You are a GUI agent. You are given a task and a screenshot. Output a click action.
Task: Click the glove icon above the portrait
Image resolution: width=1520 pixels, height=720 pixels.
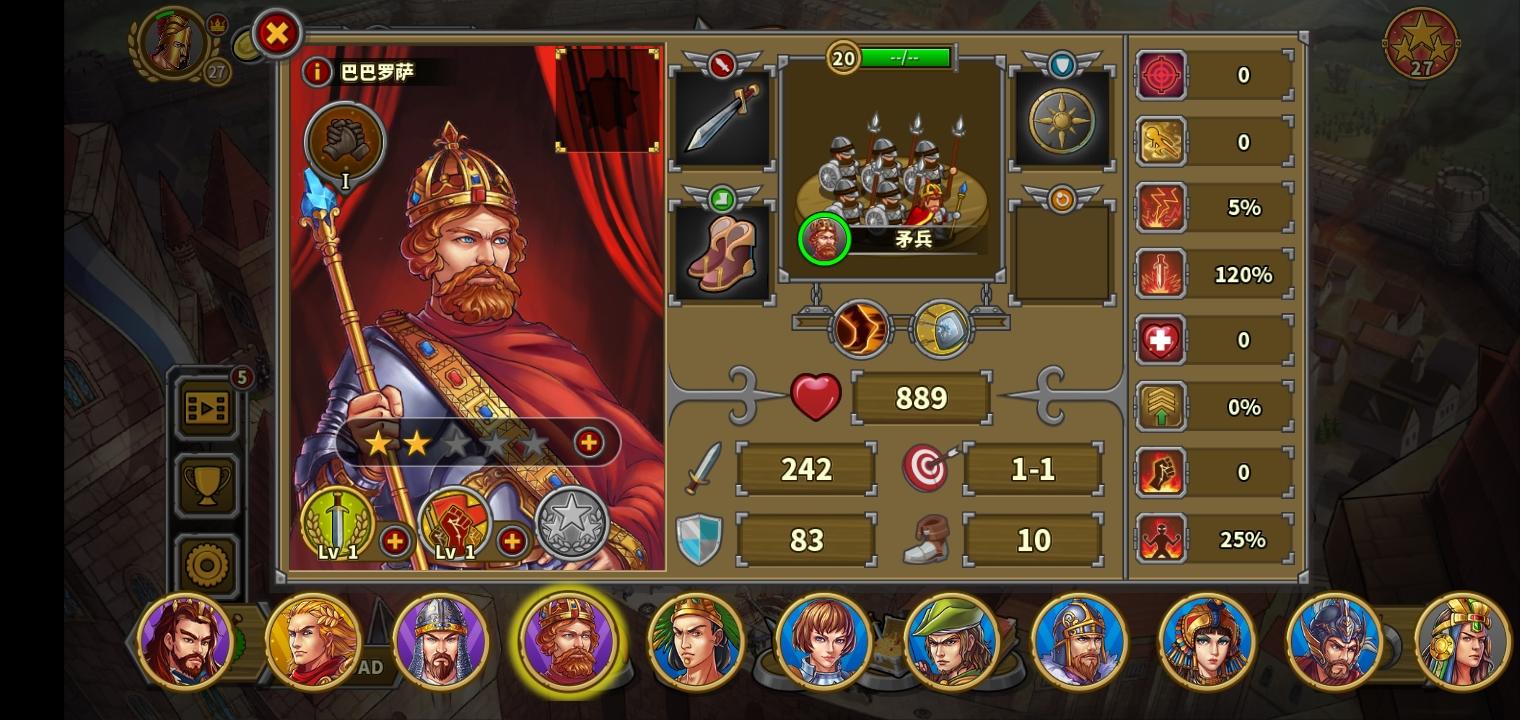345,142
